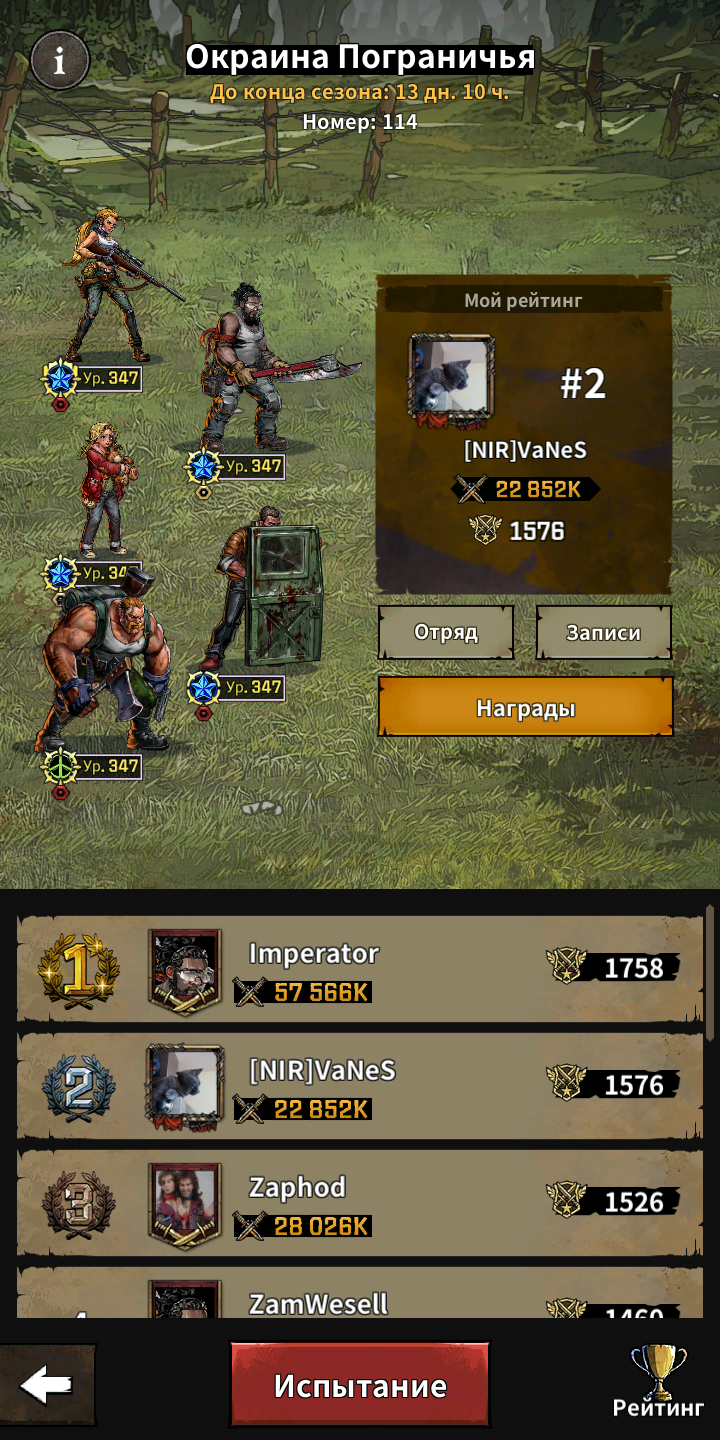Open the Рейтинг trophy ranking
This screenshot has width=720, height=1440.
(x=658, y=1383)
